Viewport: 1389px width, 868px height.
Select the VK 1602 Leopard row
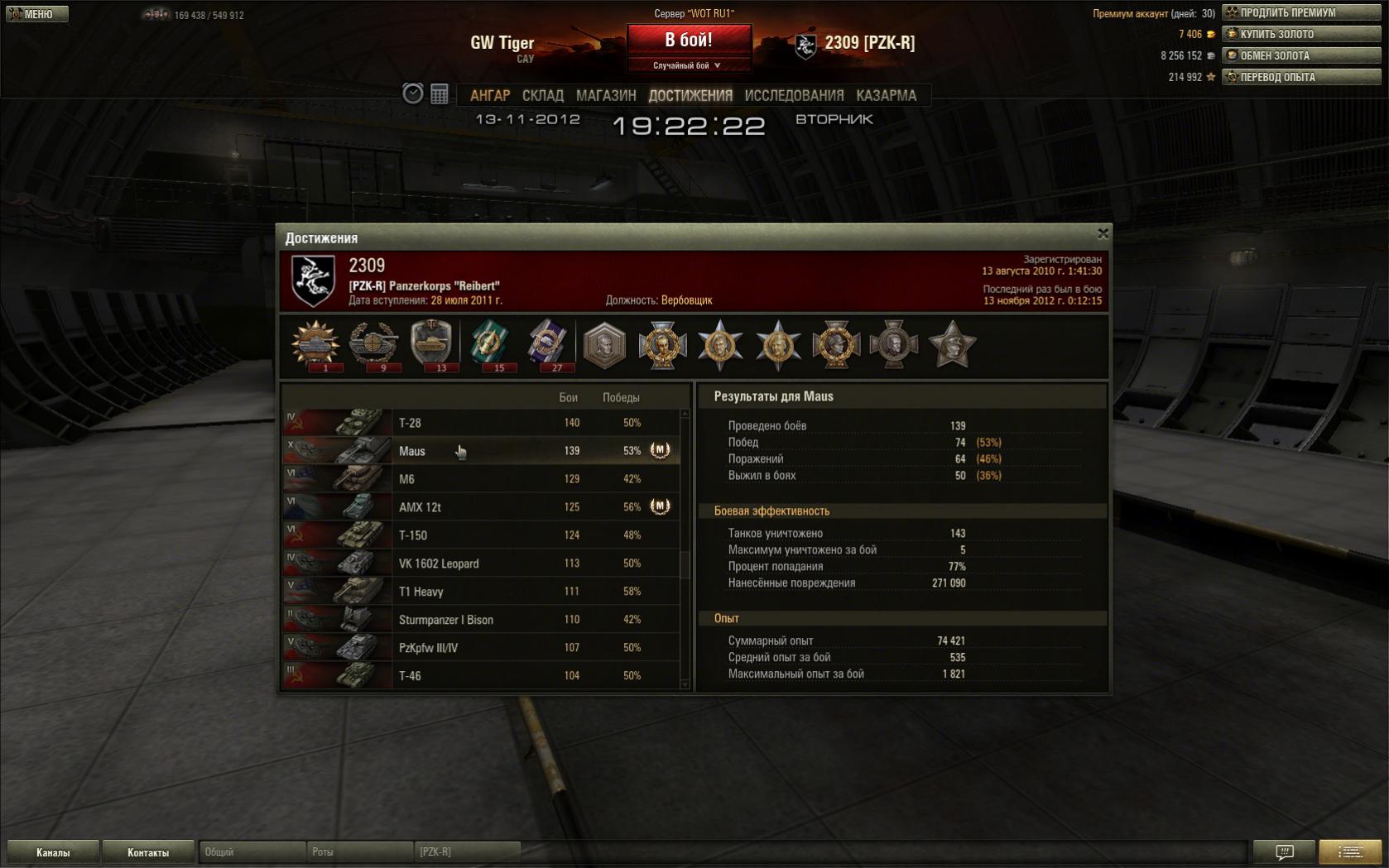point(480,563)
